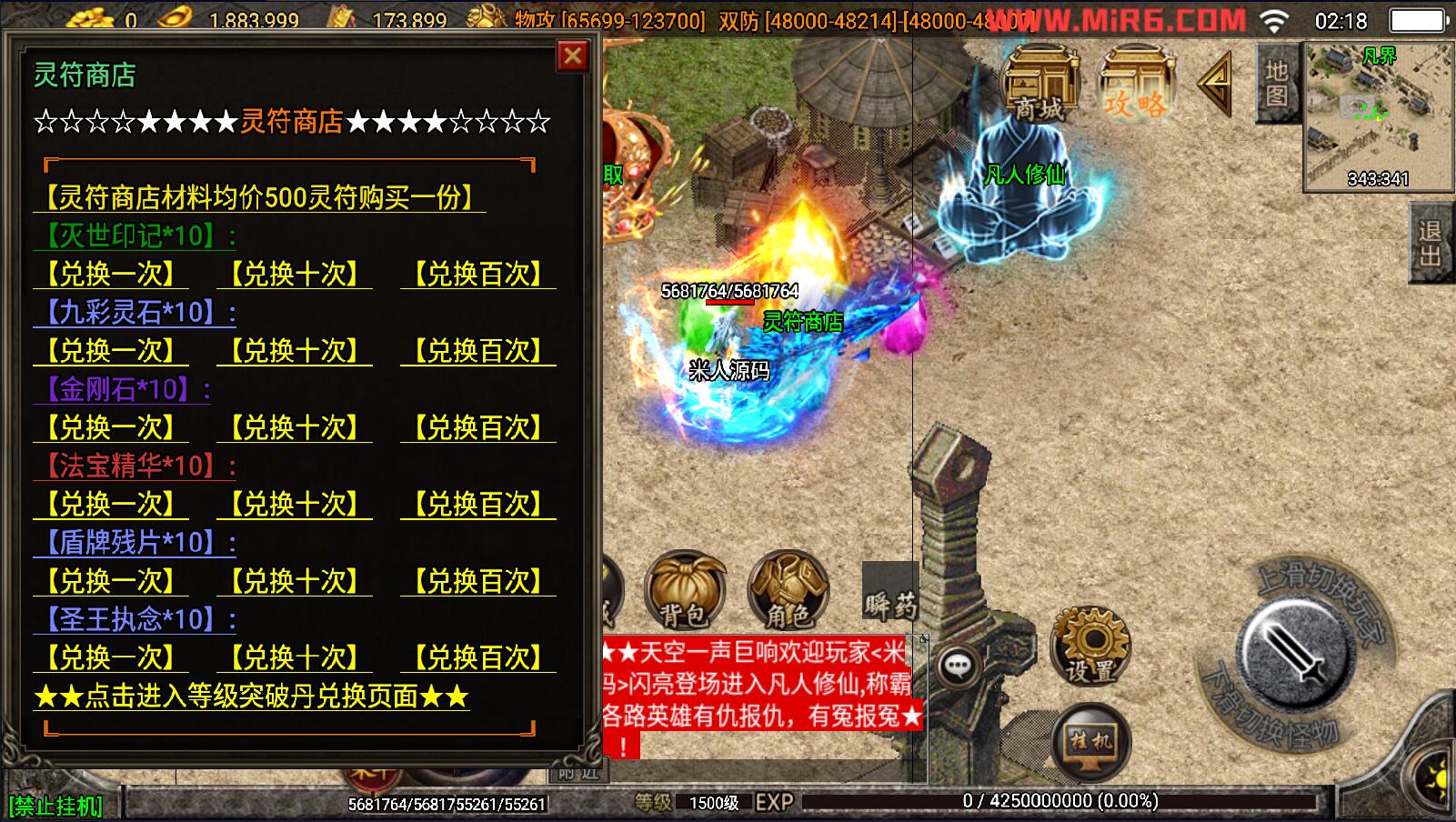
Task: Open the 攻略 guide icon
Action: [1135, 85]
